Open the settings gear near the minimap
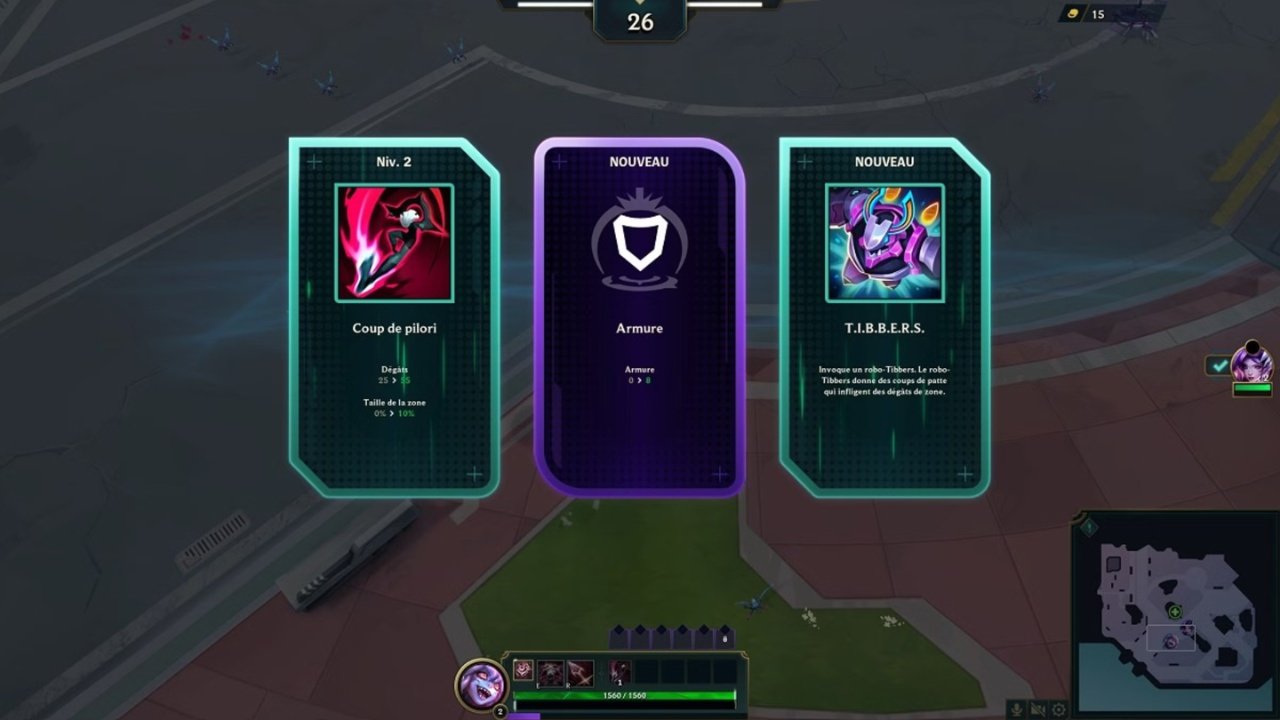Viewport: 1280px width, 720px height. pyautogui.click(x=1060, y=709)
